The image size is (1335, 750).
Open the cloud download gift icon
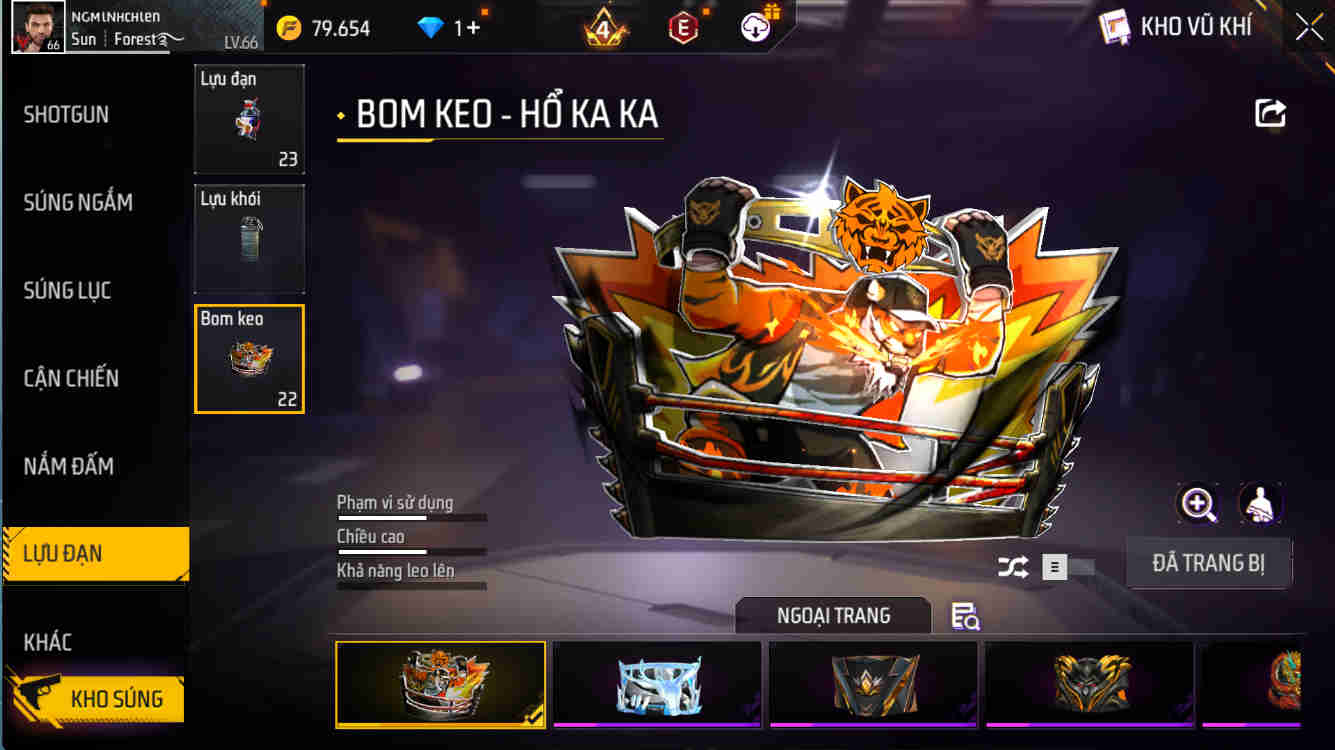756,27
